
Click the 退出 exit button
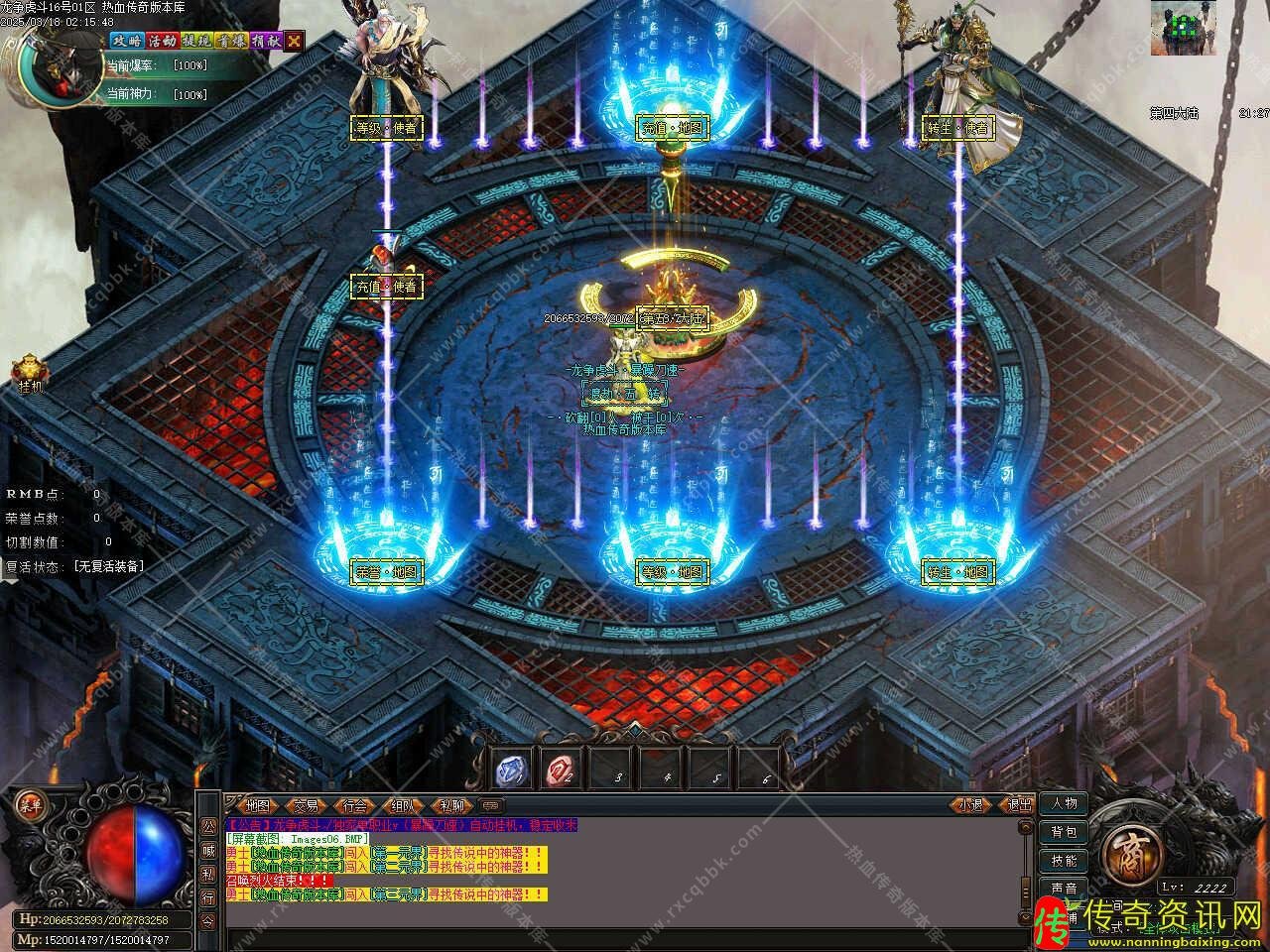[x=1017, y=805]
